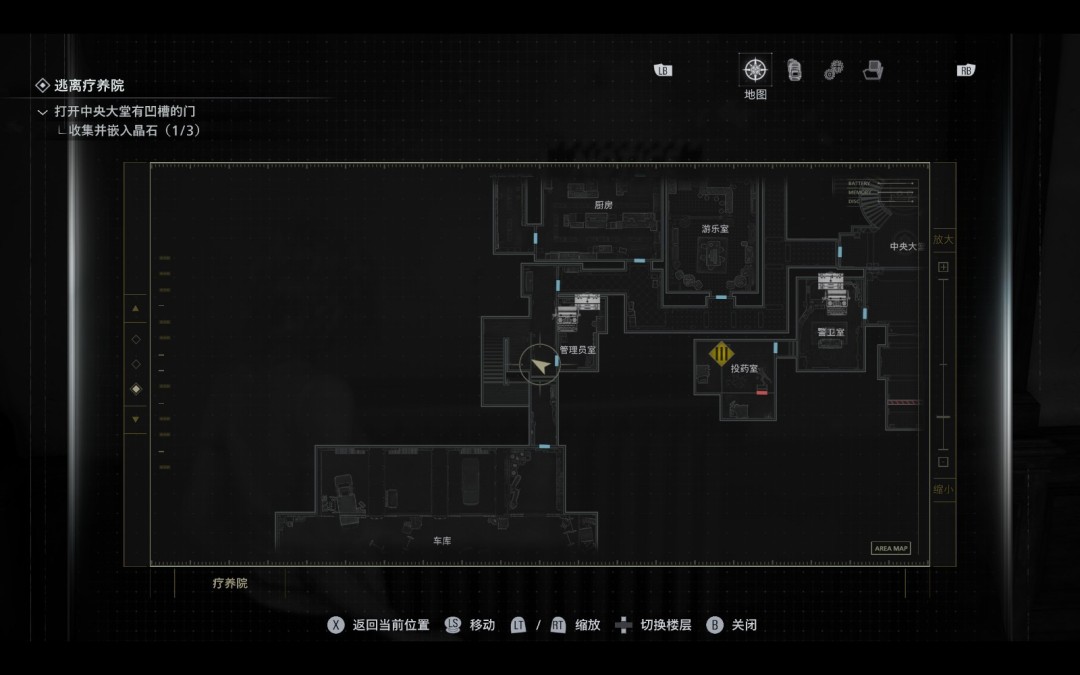
Task: Click the player position arrow marker
Action: [x=541, y=366]
